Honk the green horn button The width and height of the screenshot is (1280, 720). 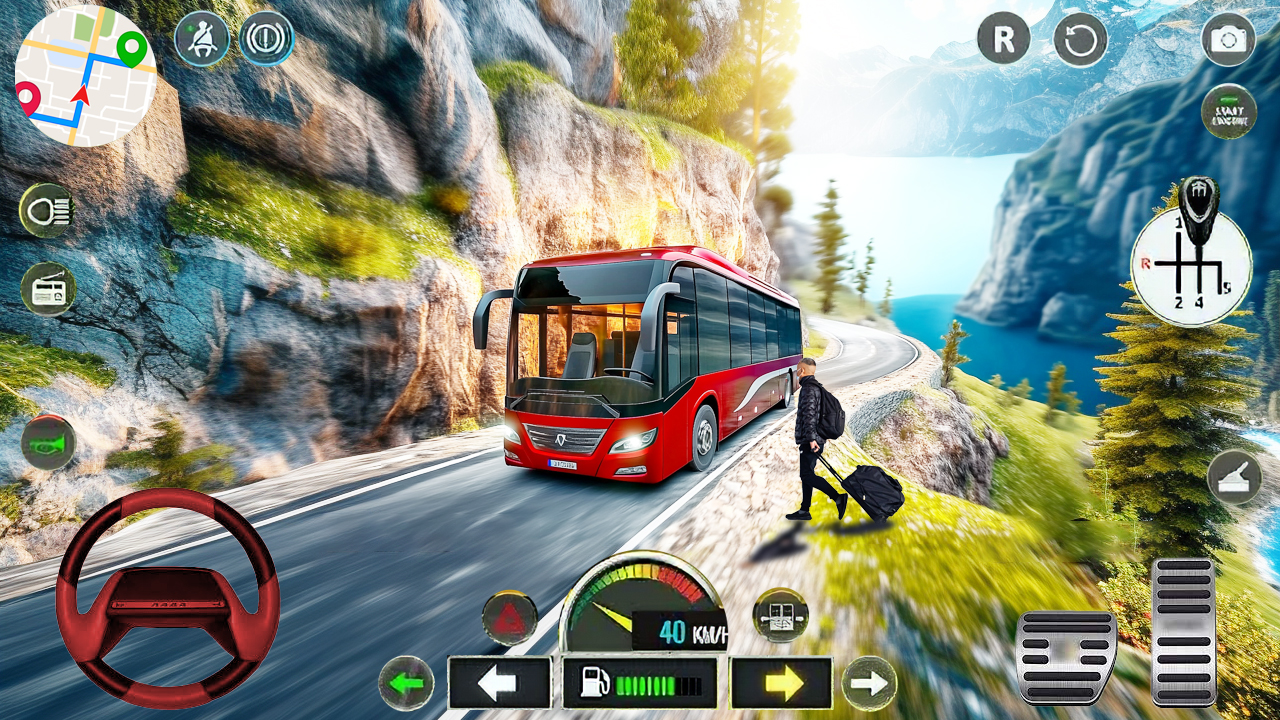pyautogui.click(x=48, y=442)
